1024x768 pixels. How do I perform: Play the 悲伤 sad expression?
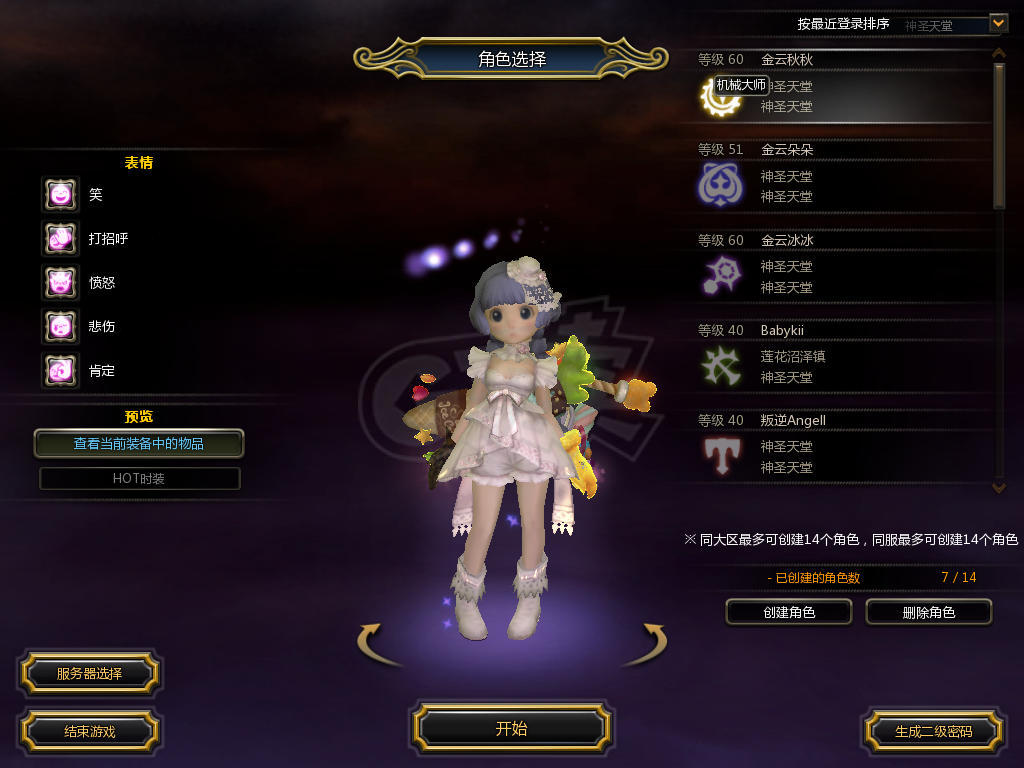pos(60,326)
